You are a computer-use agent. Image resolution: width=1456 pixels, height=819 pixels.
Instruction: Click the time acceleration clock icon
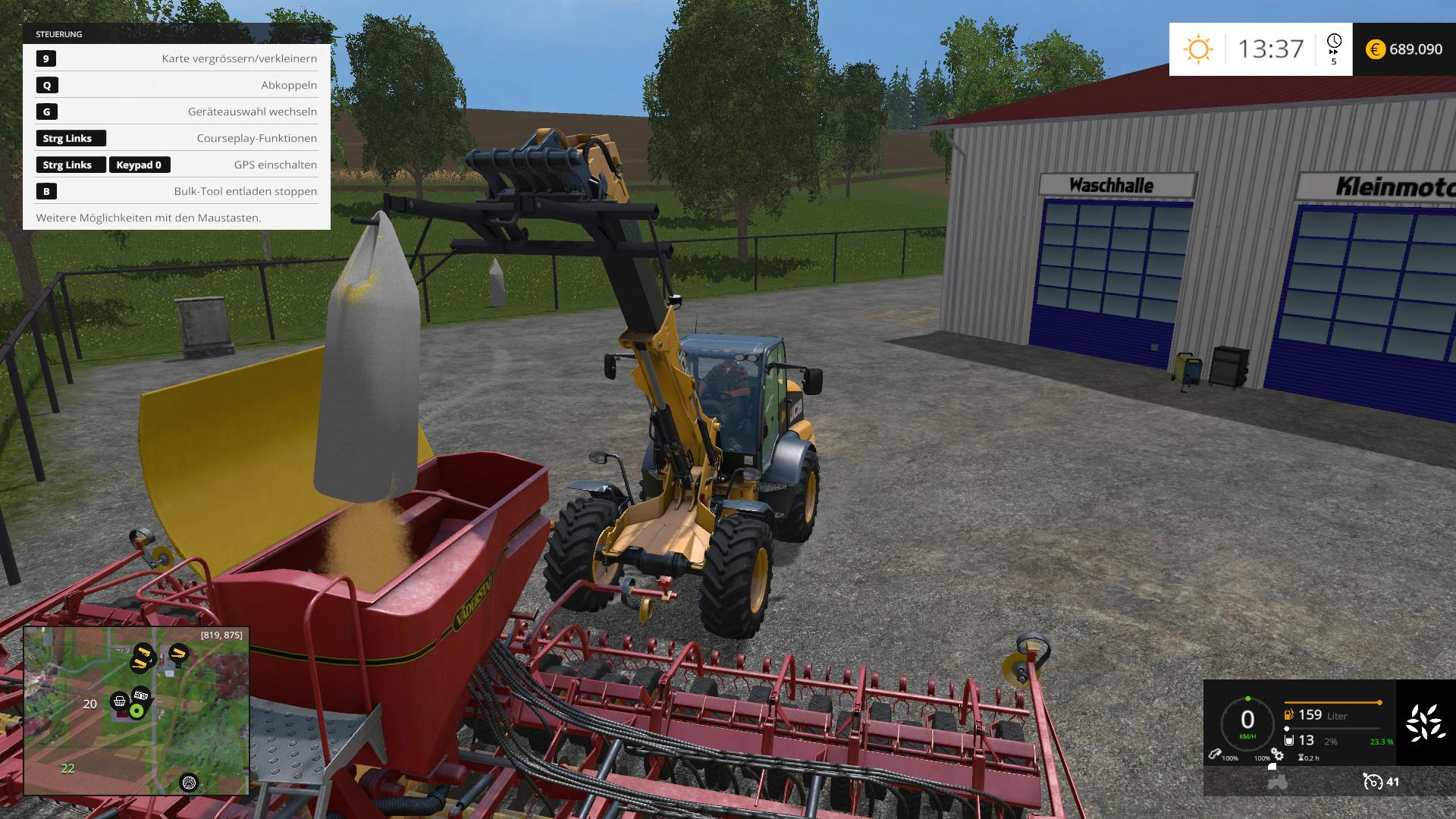[1334, 42]
